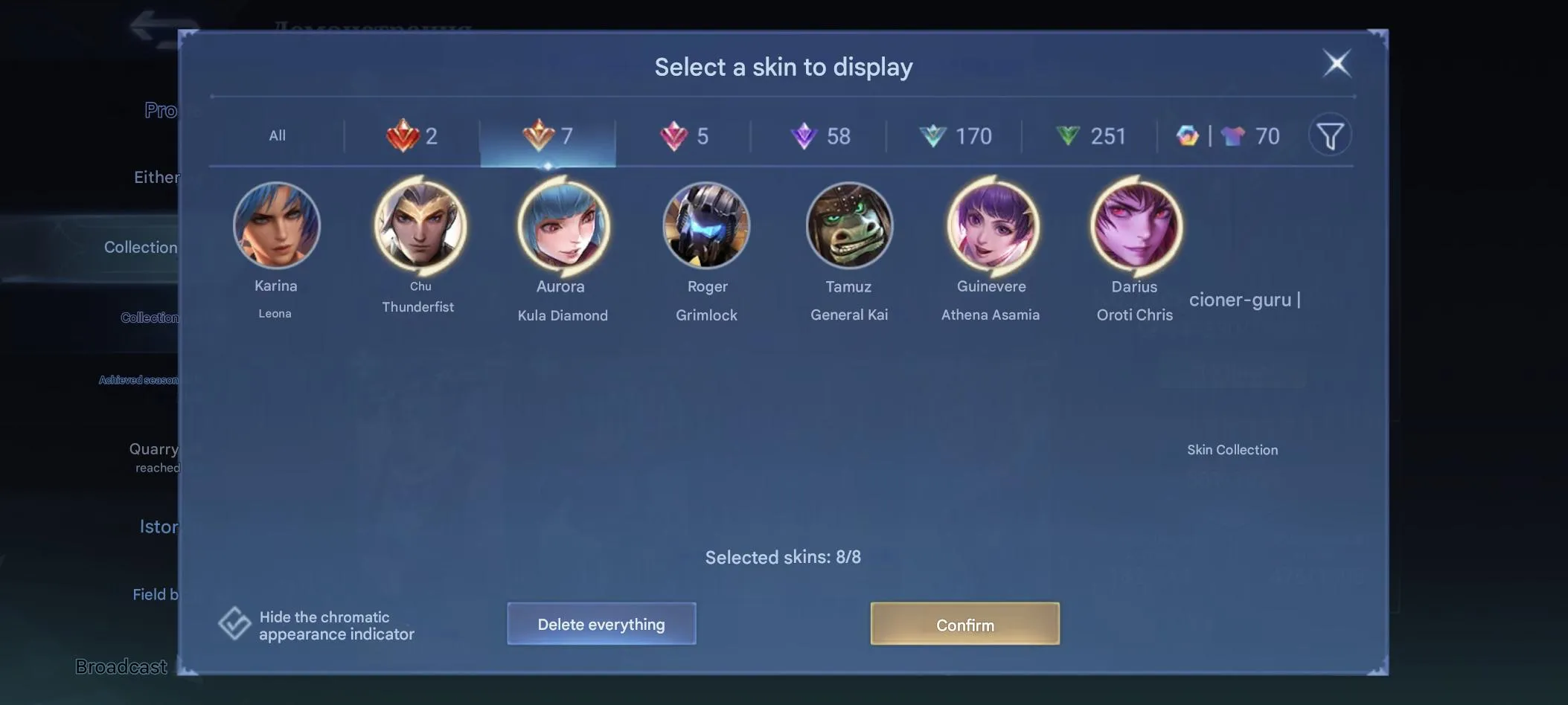Toggle Hide the chromatic appearance indicator
Viewport: 1568px width, 705px height.
[234, 622]
